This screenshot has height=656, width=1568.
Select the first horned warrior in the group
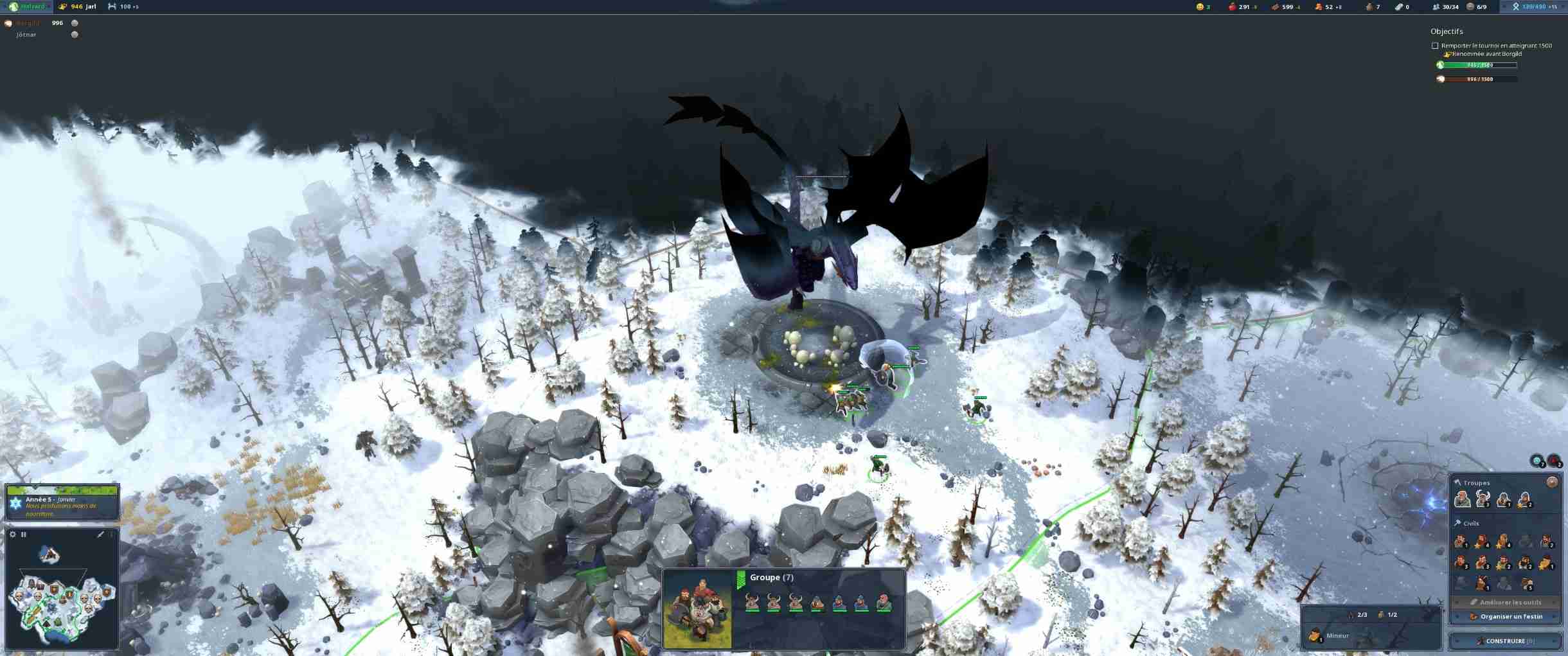(x=751, y=603)
